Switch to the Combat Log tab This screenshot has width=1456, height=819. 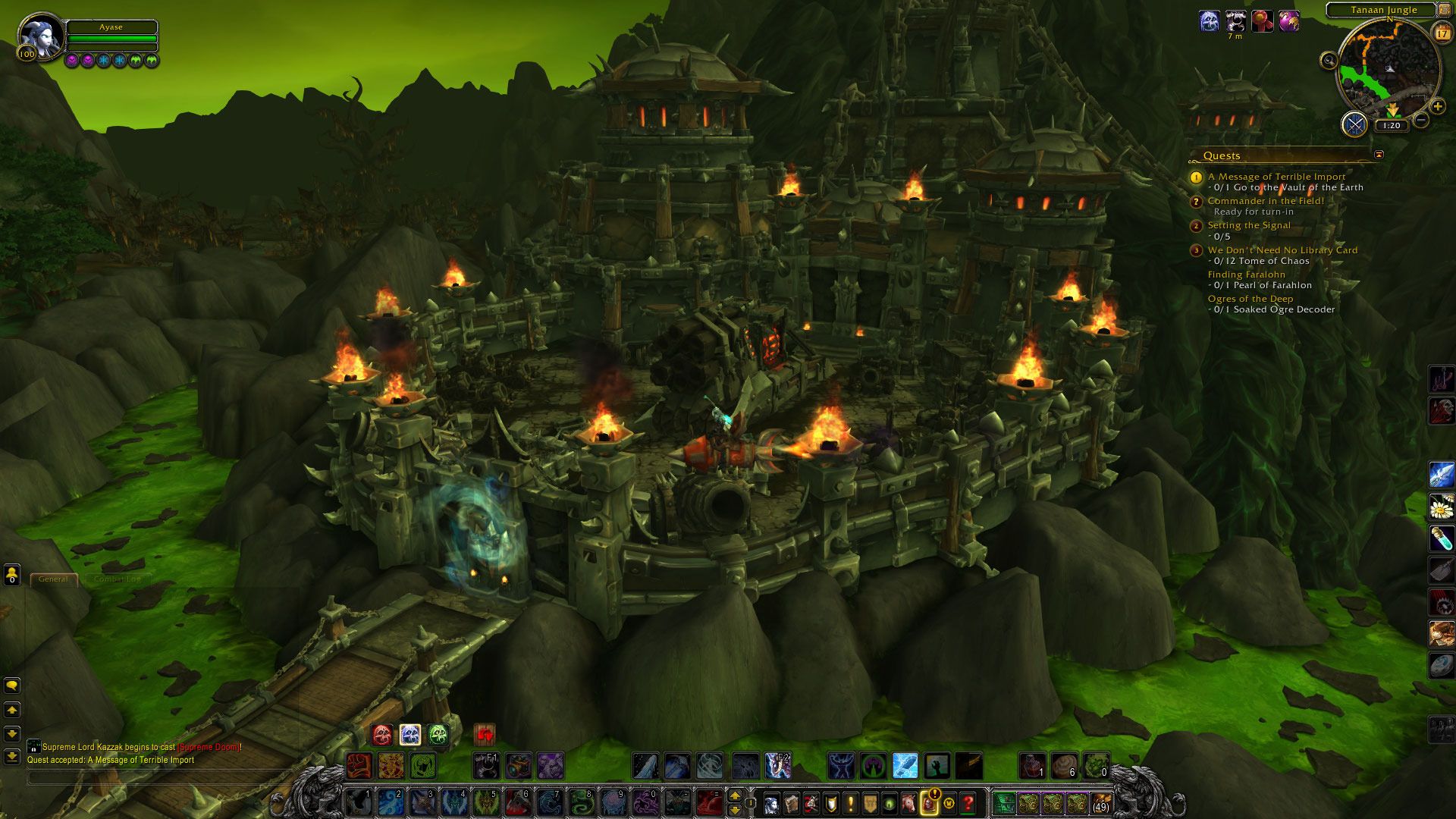pos(117,579)
